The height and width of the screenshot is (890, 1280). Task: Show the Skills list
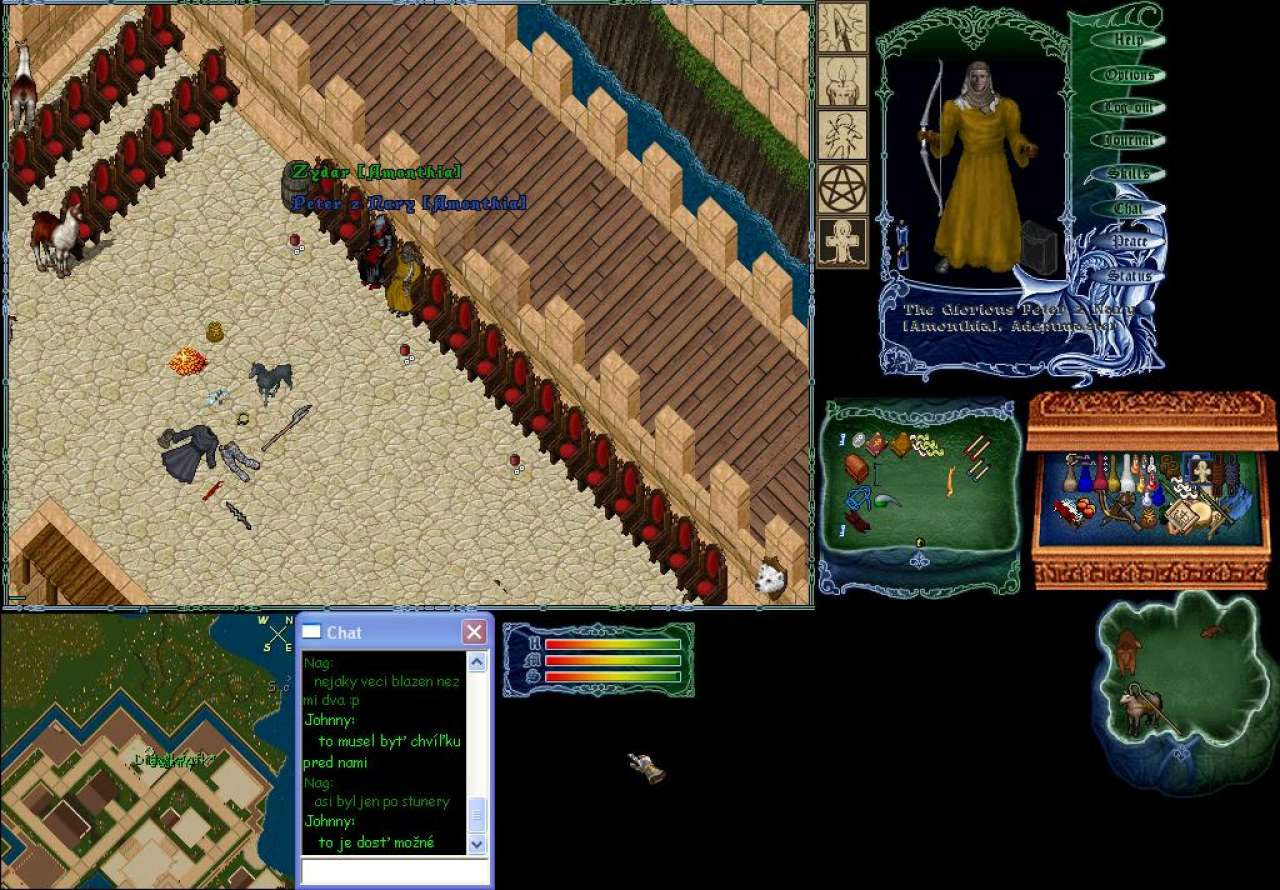(x=1128, y=174)
